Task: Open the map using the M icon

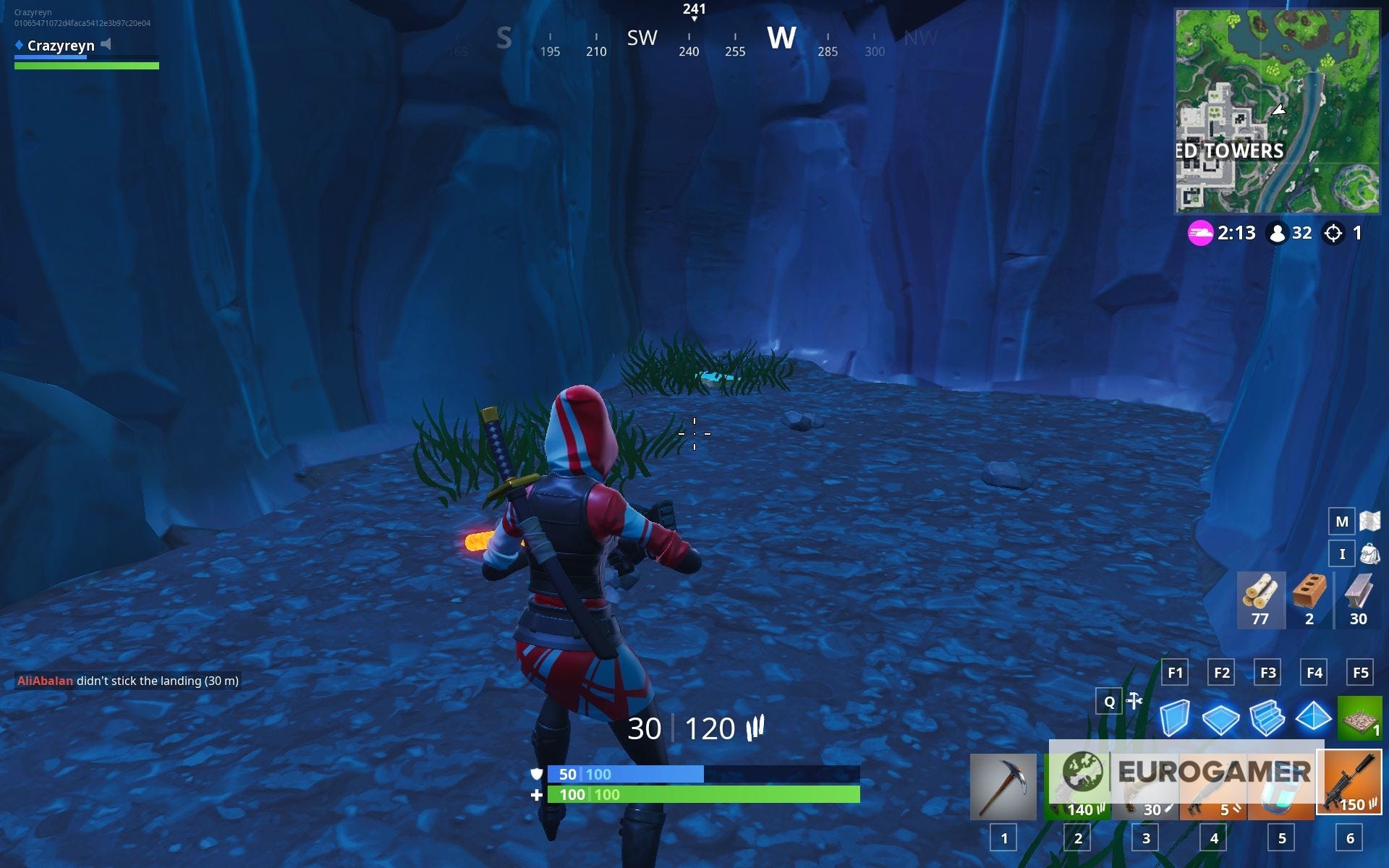Action: 1342,521
